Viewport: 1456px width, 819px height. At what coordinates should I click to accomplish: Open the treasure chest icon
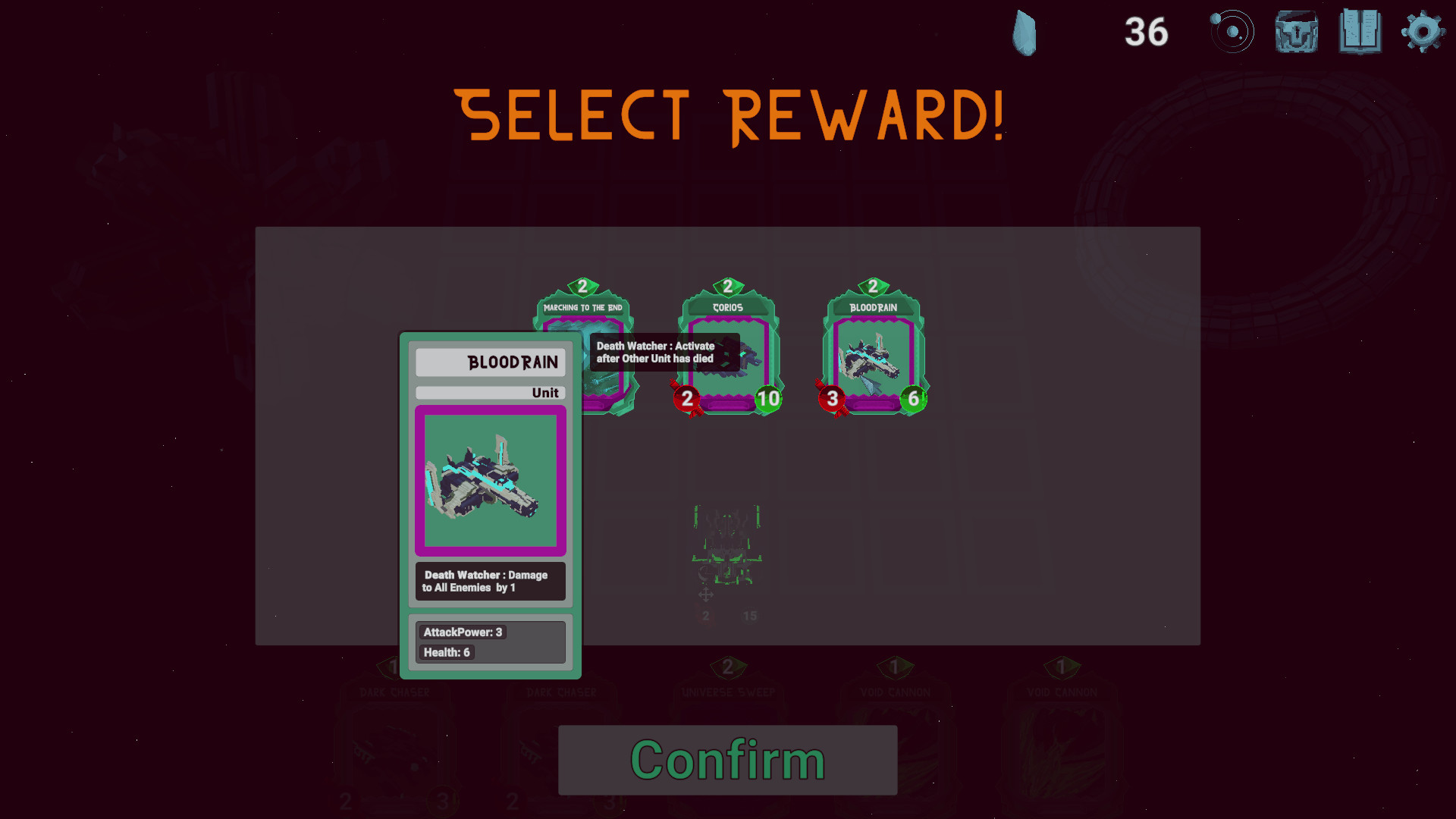coord(1296,32)
